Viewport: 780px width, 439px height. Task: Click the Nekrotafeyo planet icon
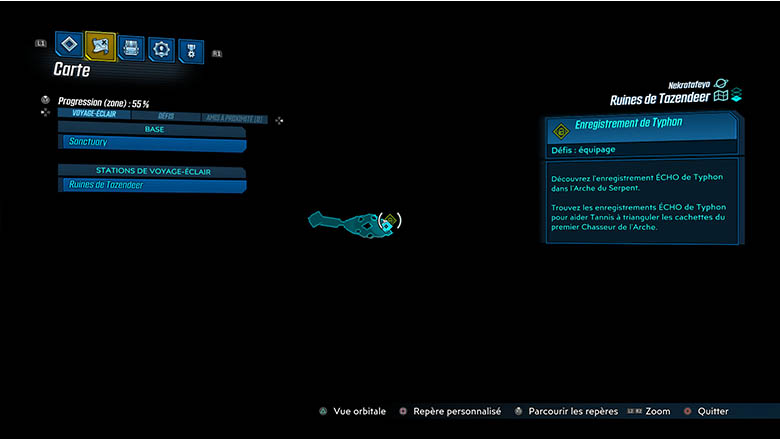point(722,85)
